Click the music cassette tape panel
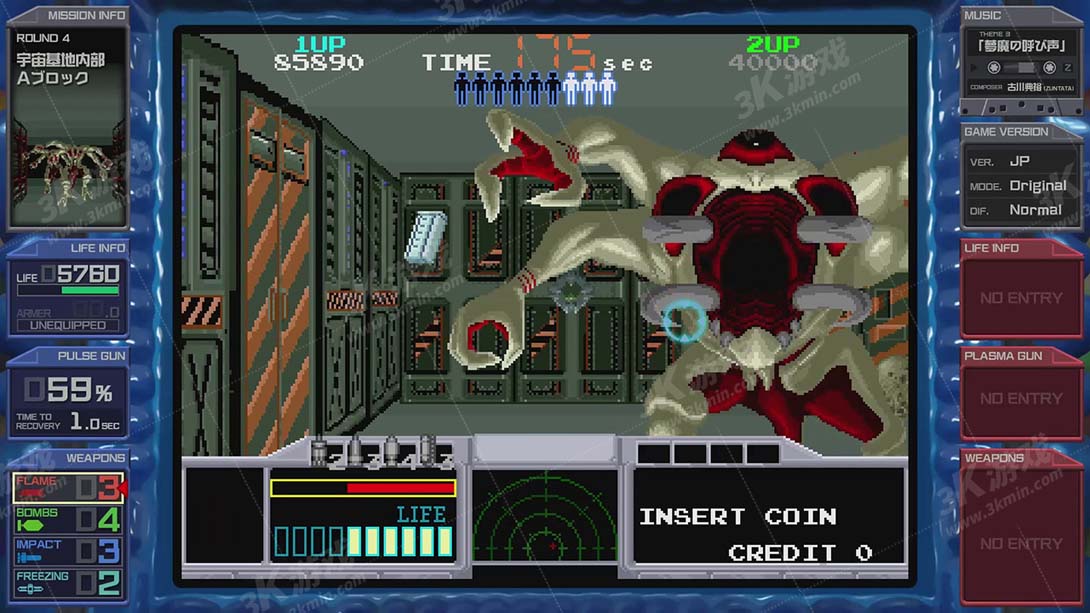Image resolution: width=1090 pixels, height=613 pixels. (x=1021, y=66)
